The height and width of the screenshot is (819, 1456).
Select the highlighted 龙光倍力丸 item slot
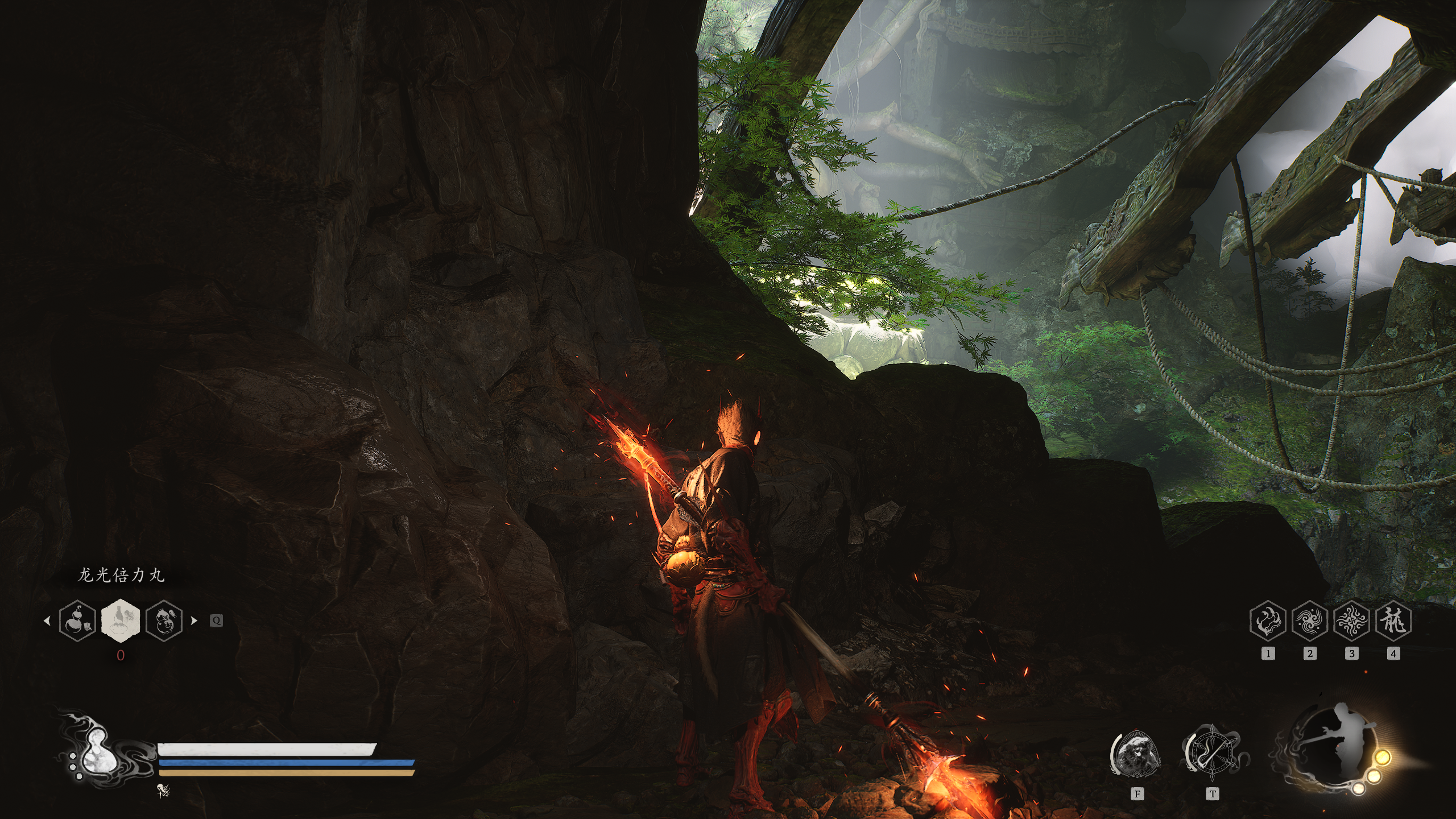(120, 620)
